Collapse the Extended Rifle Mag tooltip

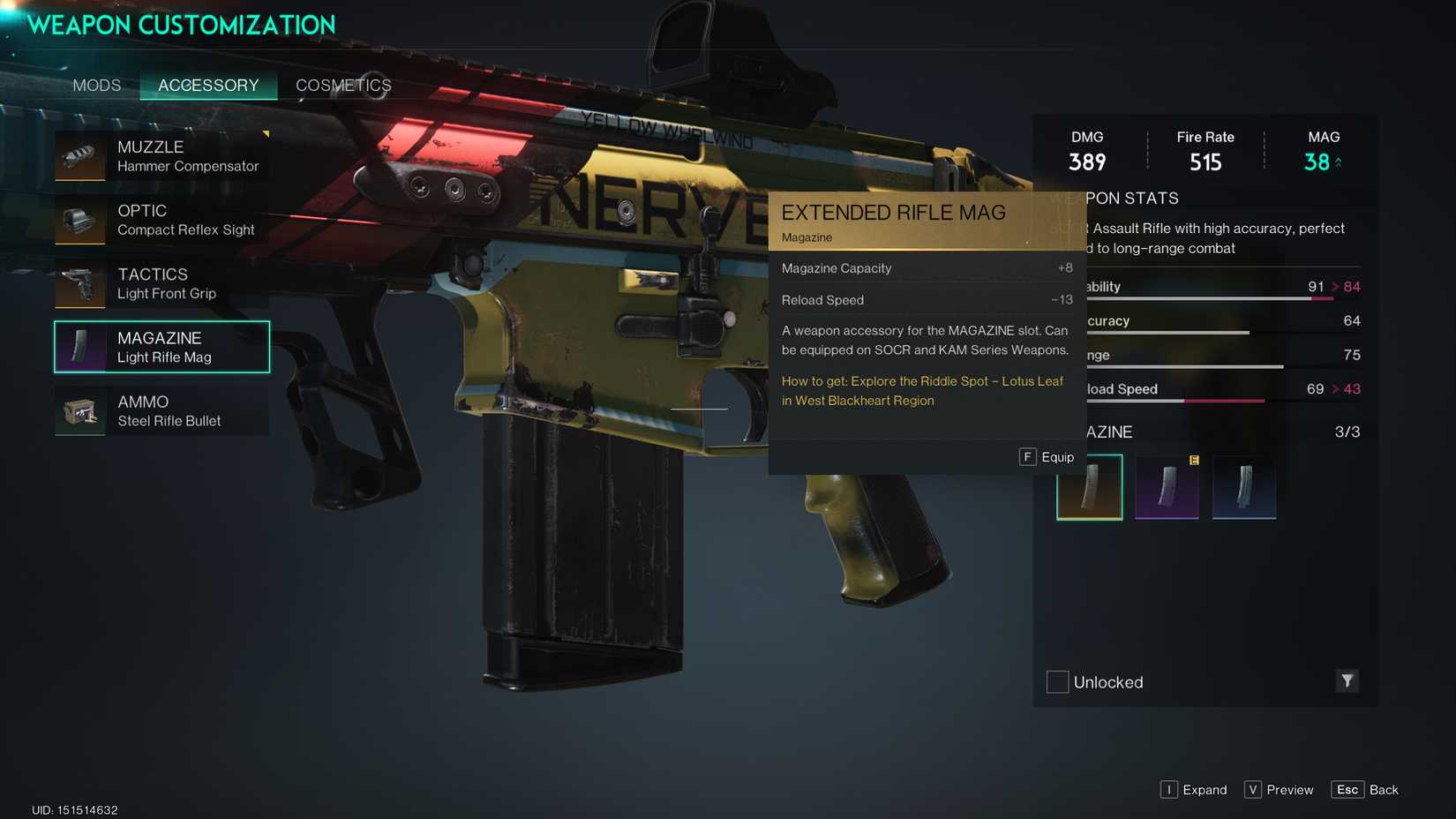[x=893, y=213]
